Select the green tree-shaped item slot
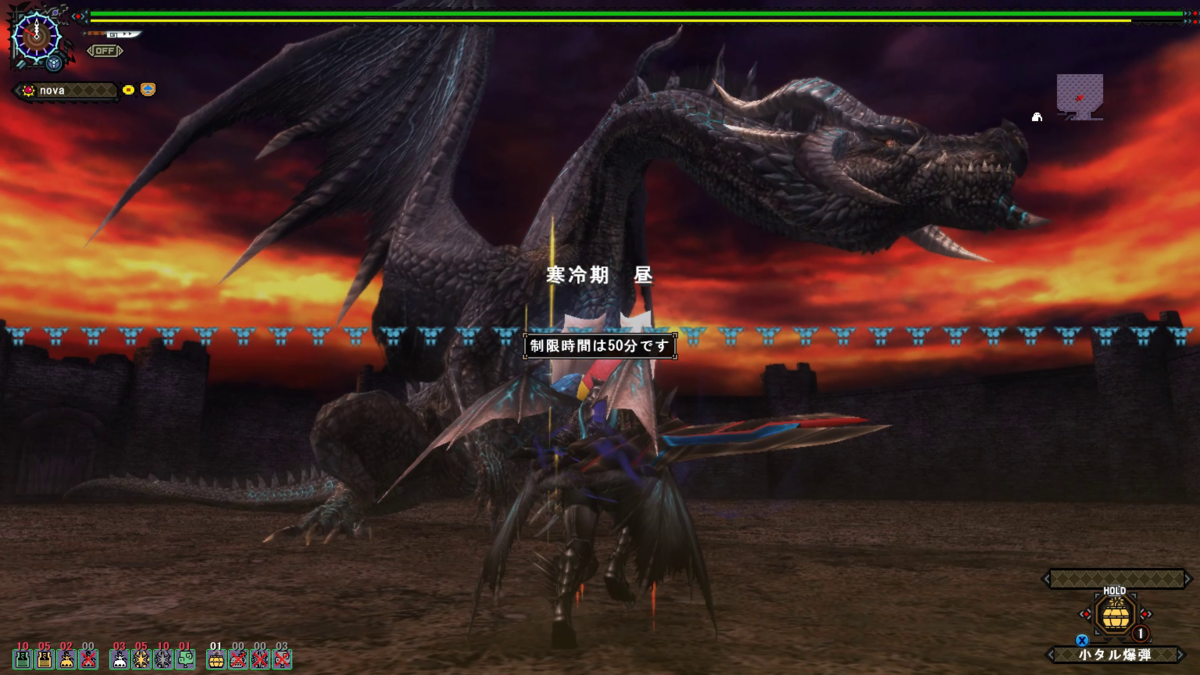 (185, 659)
